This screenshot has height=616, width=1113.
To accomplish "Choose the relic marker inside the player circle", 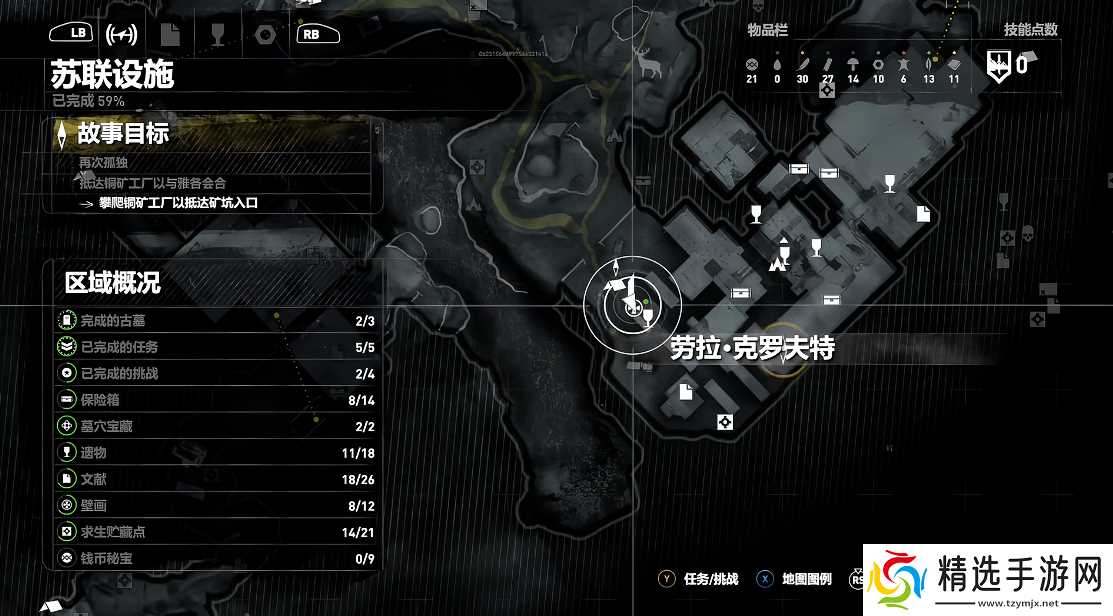I will [x=649, y=318].
